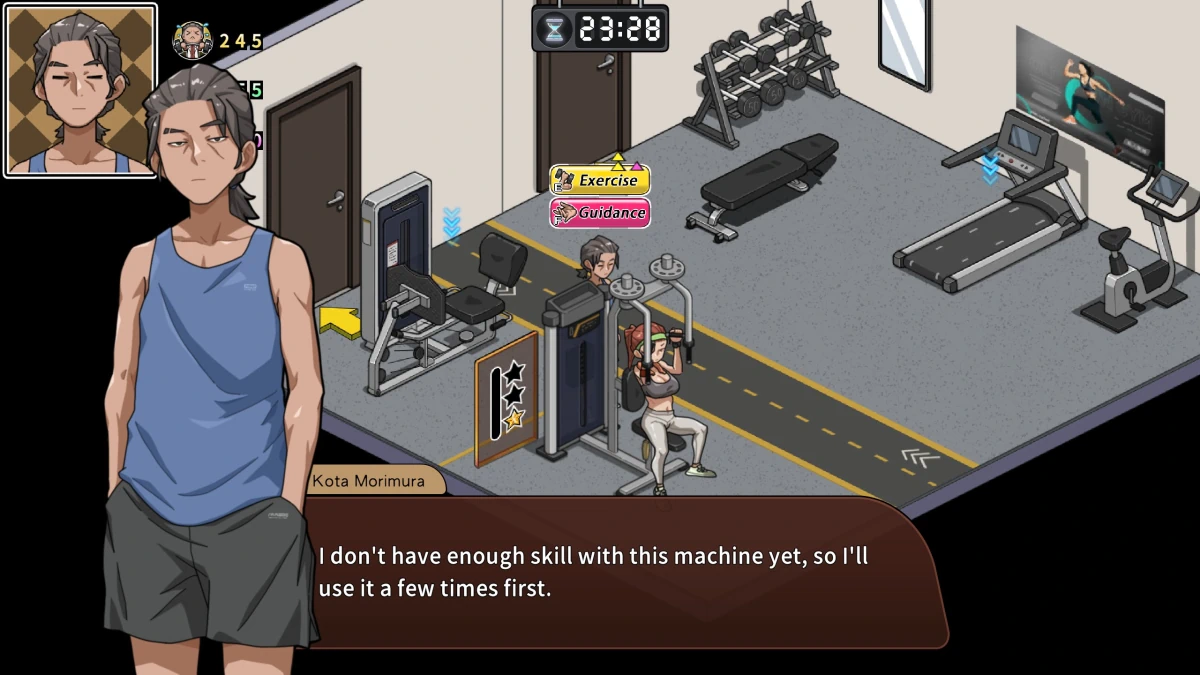Choose the yellow Exercise option
The image size is (1200, 675).
pos(600,181)
